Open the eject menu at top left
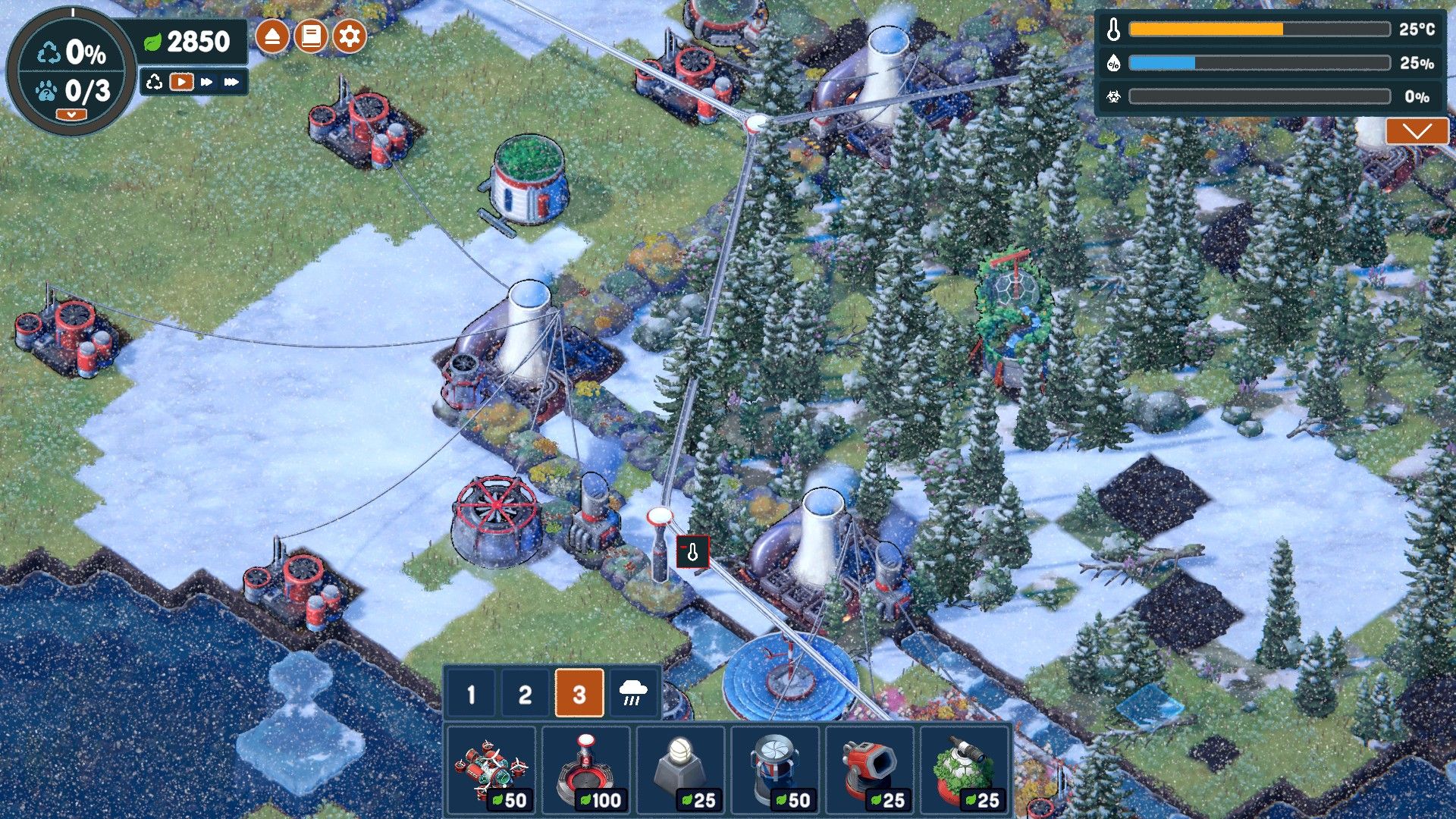Image resolution: width=1456 pixels, height=819 pixels. (273, 33)
